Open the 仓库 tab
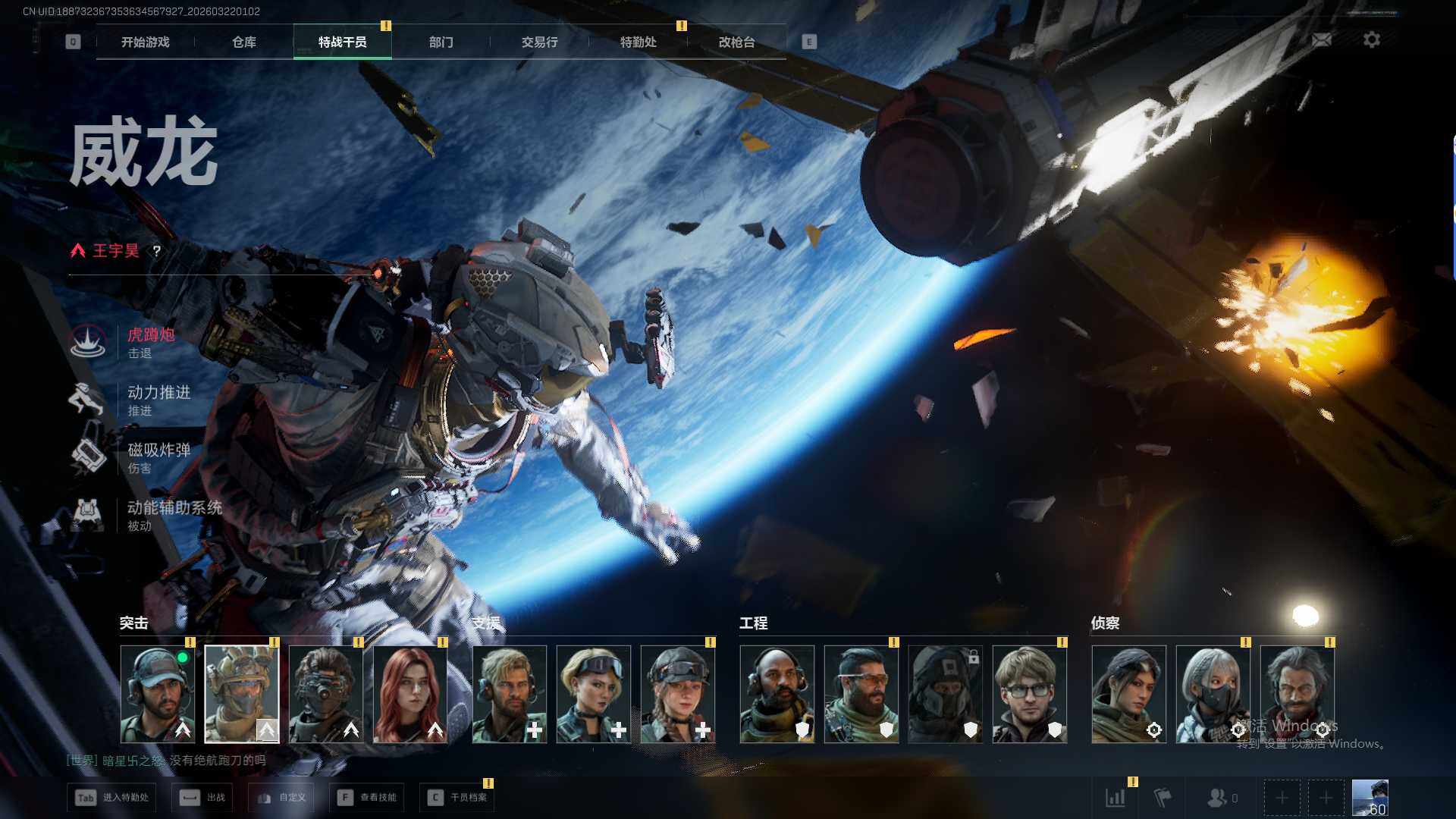 tap(243, 42)
